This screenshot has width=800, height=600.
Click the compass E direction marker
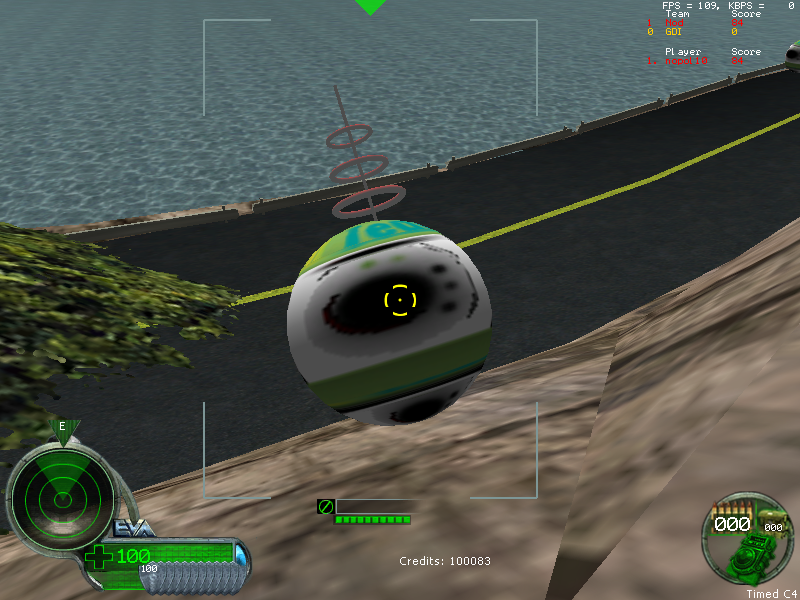62,427
